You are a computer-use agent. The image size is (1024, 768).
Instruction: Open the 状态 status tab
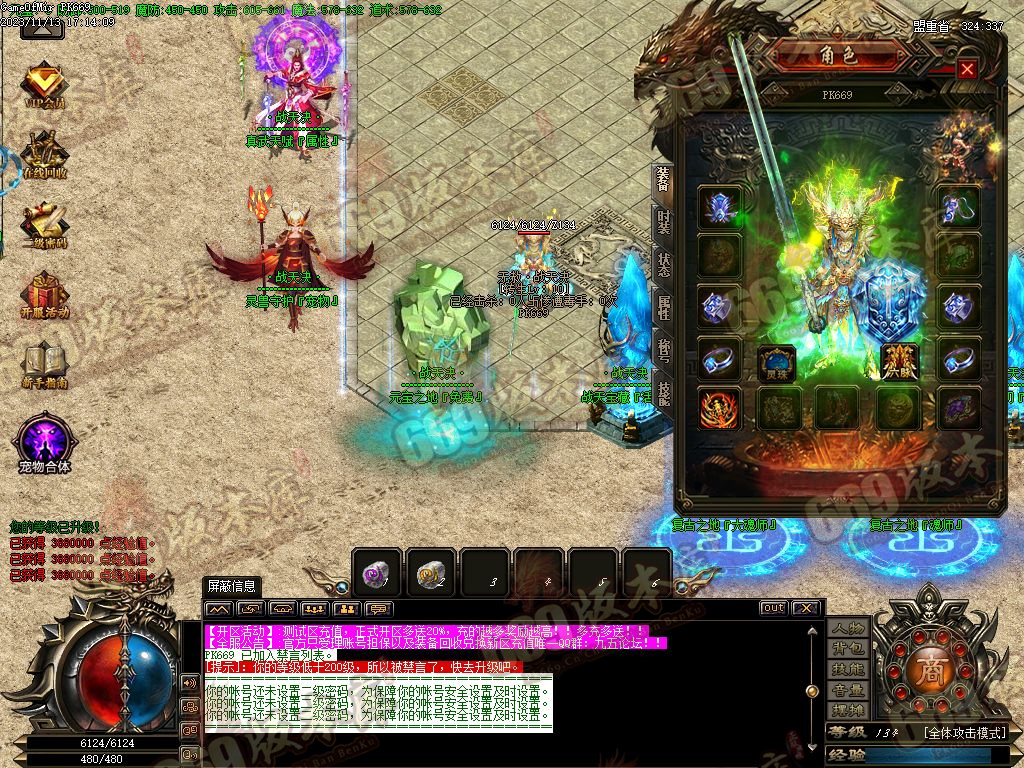click(663, 265)
